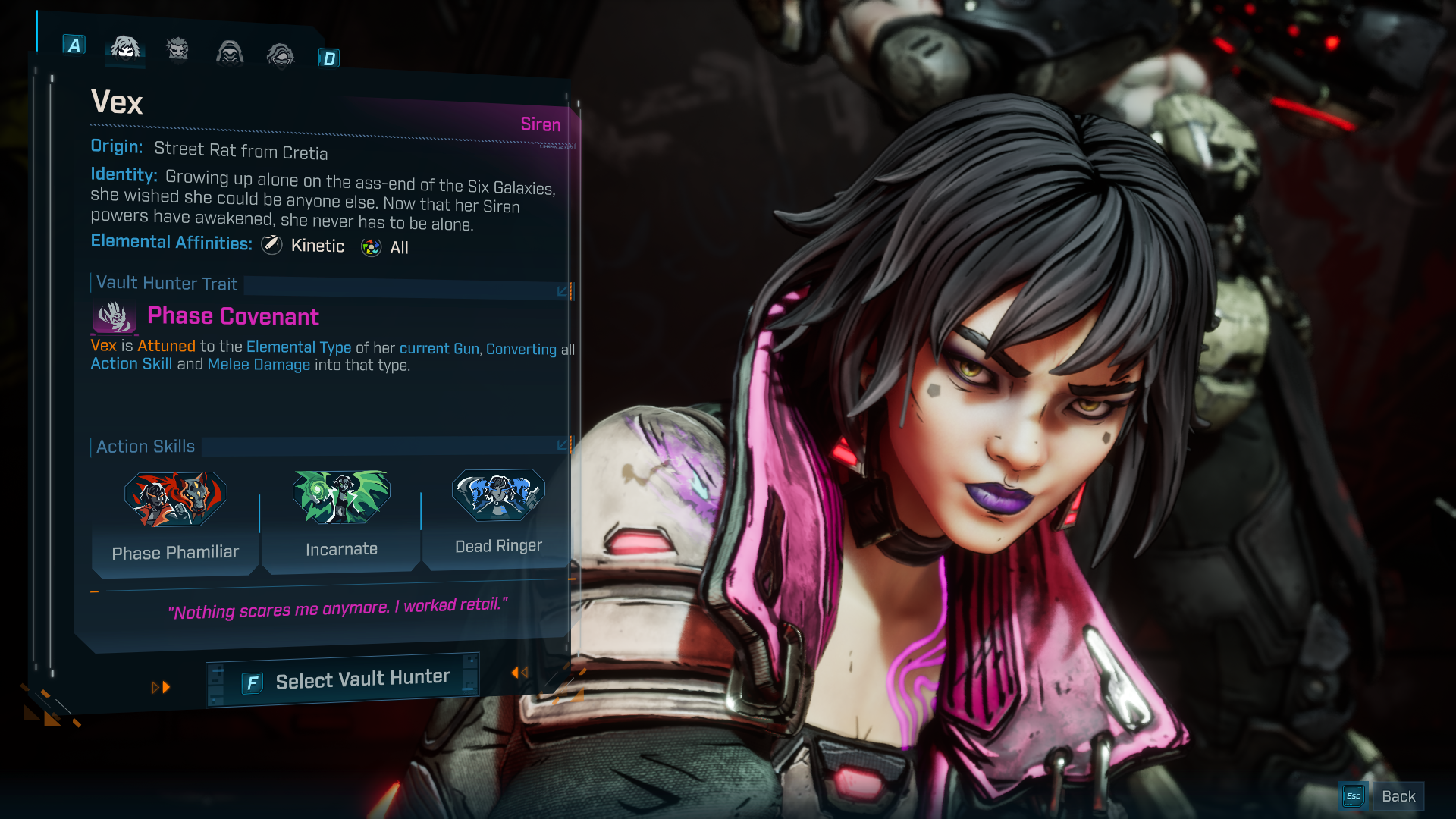Image resolution: width=1456 pixels, height=819 pixels.
Task: Select the Phase Phamiliar action skill icon
Action: point(175,497)
